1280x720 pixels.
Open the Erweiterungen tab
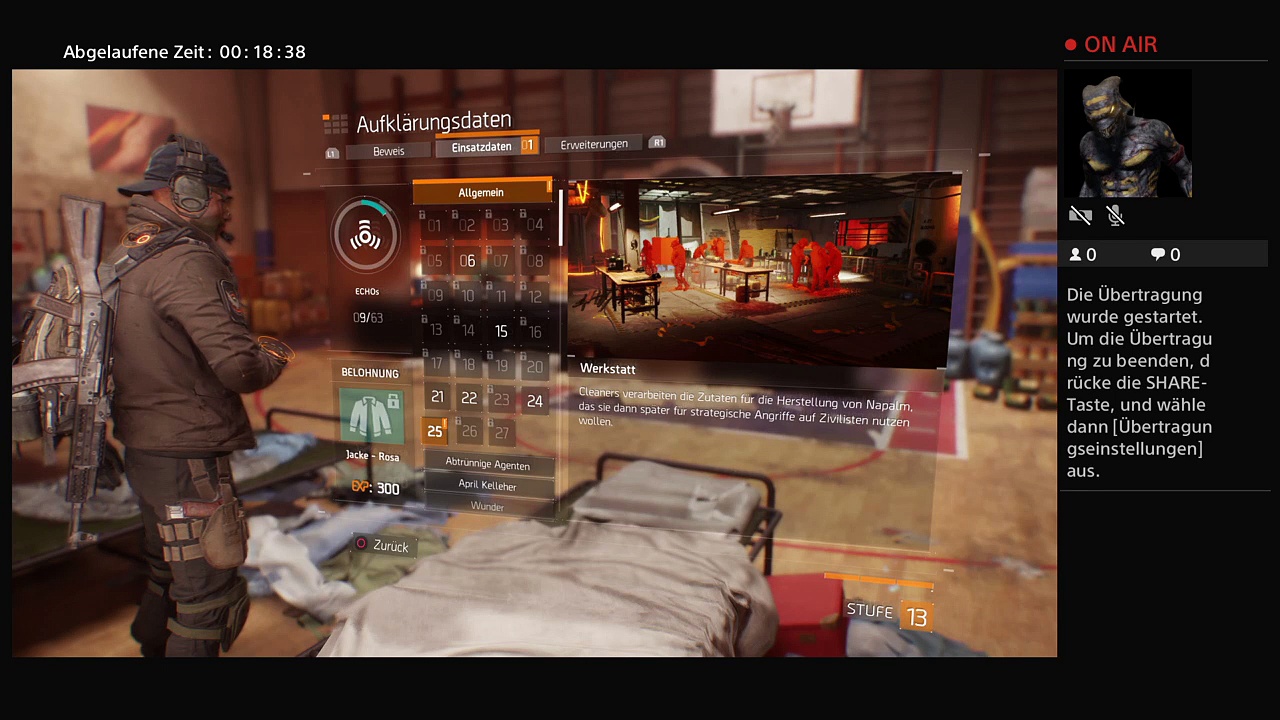coord(594,144)
